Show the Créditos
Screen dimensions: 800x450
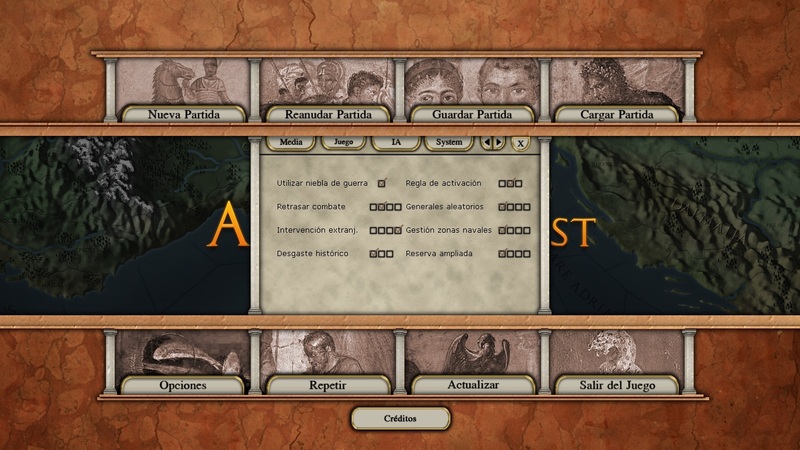coord(400,418)
